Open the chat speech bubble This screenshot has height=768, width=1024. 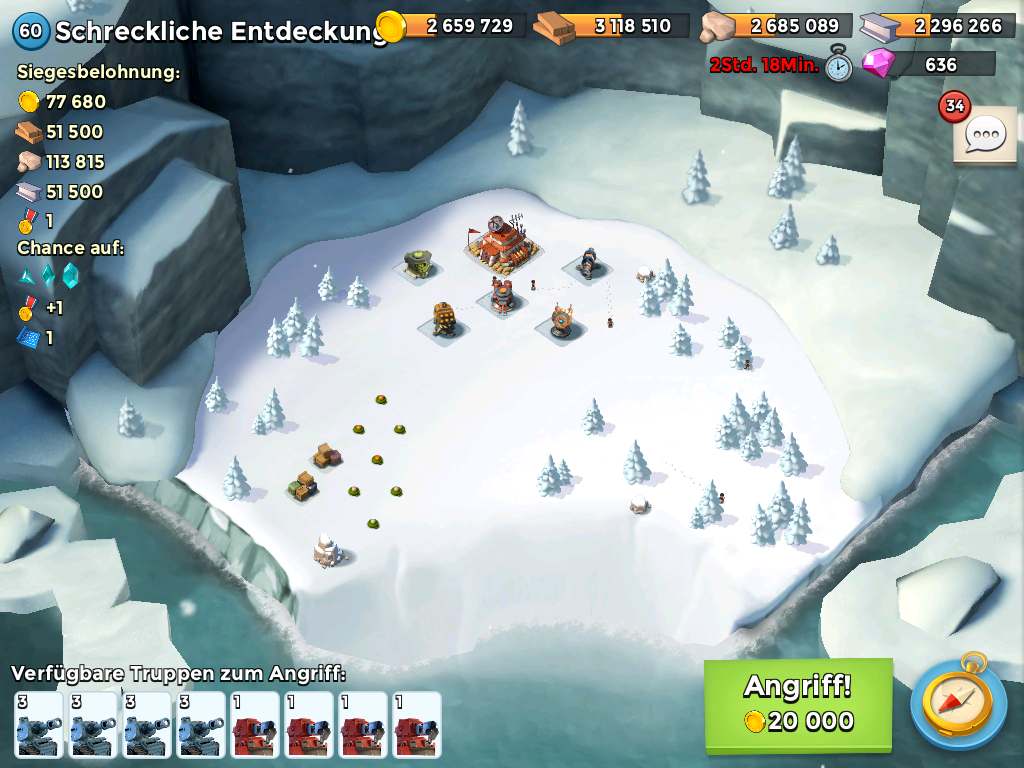[984, 134]
